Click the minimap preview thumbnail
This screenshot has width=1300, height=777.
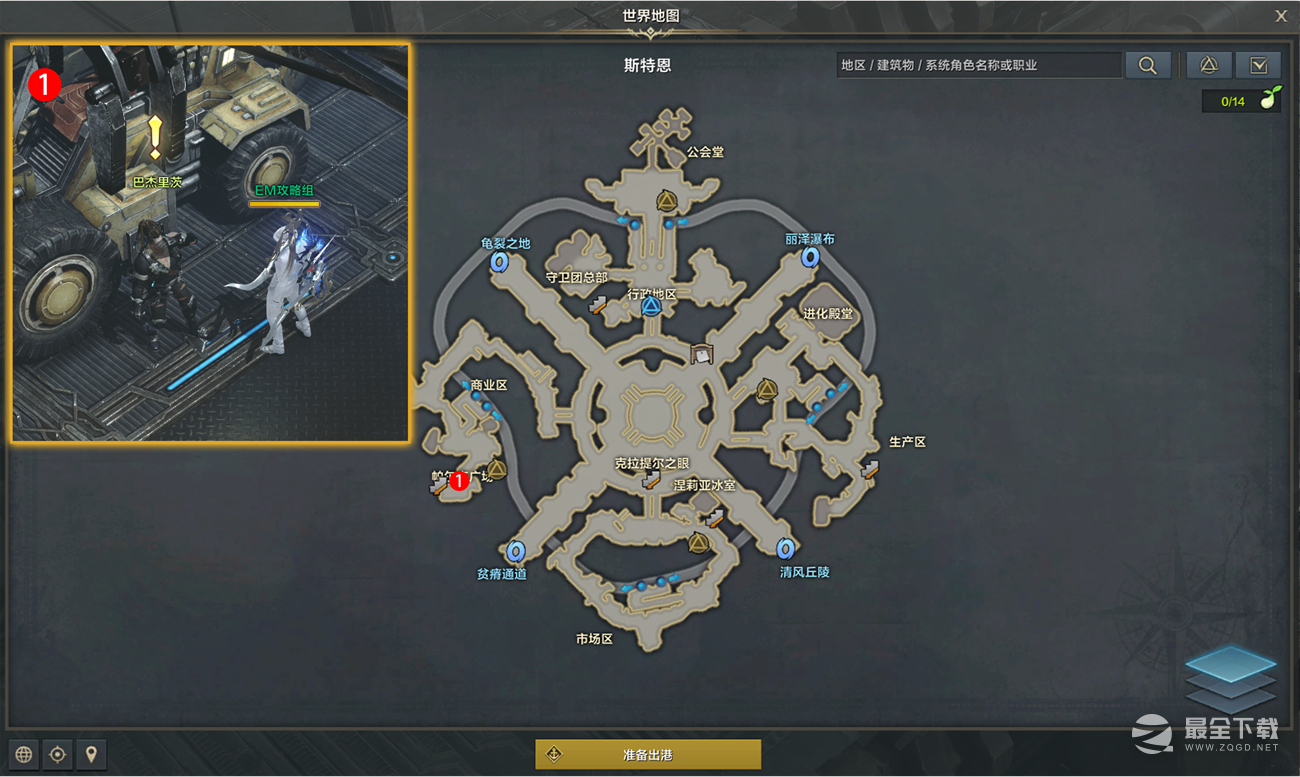coord(209,242)
